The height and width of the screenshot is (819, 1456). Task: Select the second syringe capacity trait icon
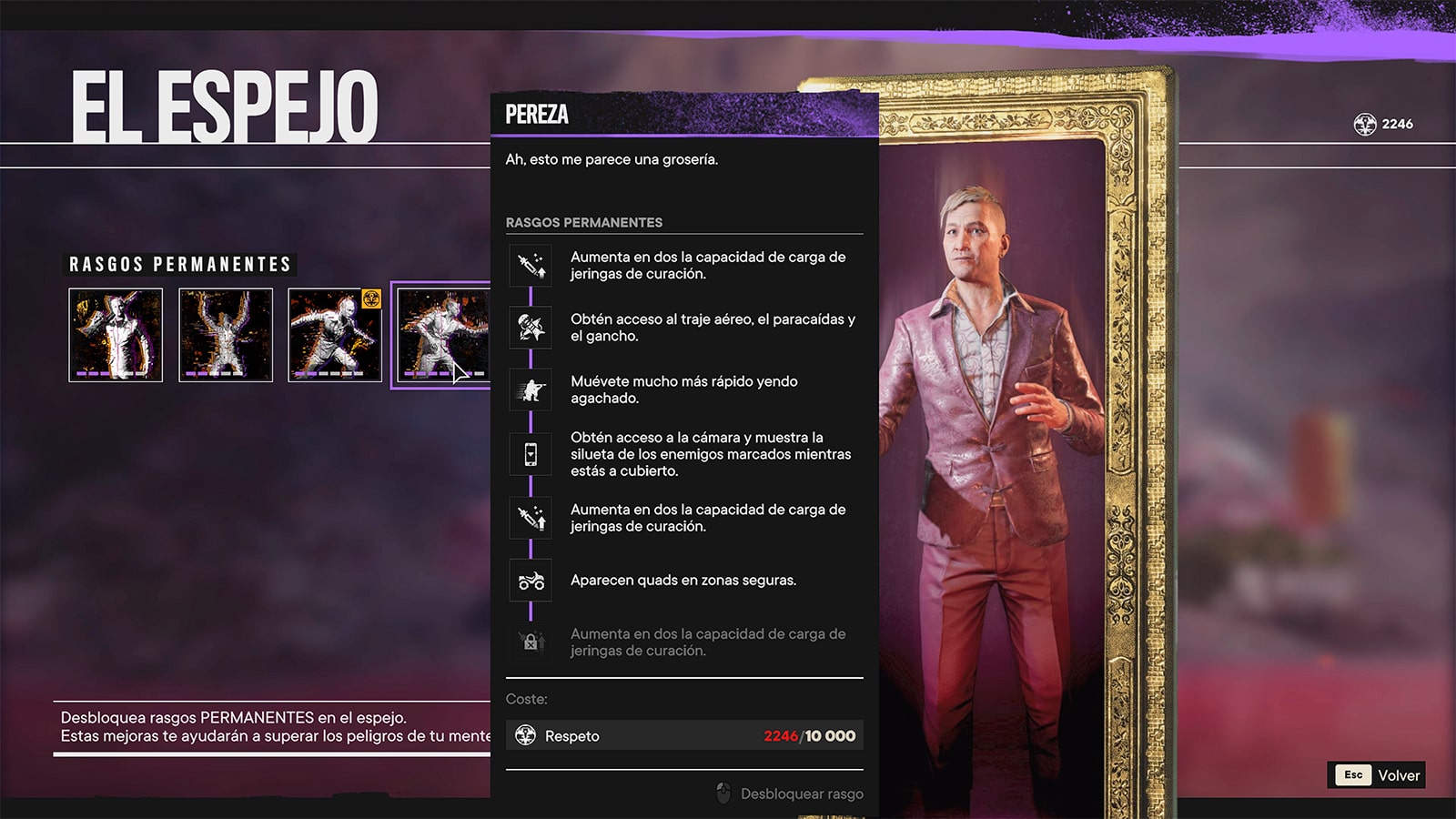pyautogui.click(x=531, y=517)
